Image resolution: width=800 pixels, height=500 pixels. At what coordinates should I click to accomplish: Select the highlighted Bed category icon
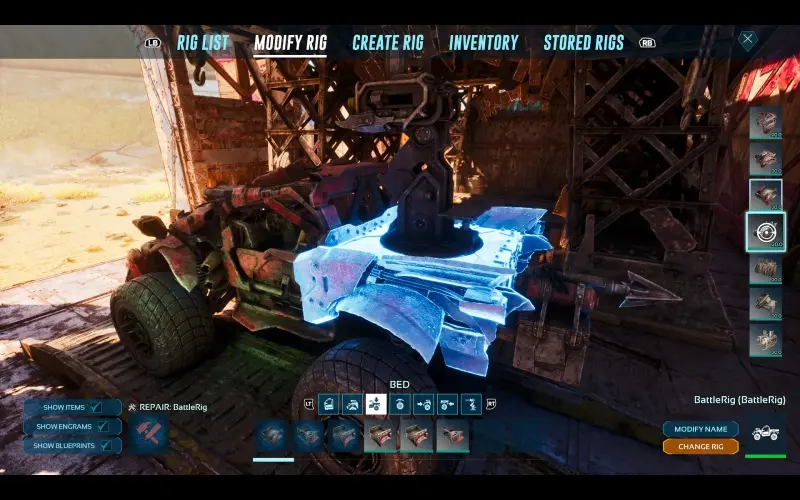(x=375, y=404)
